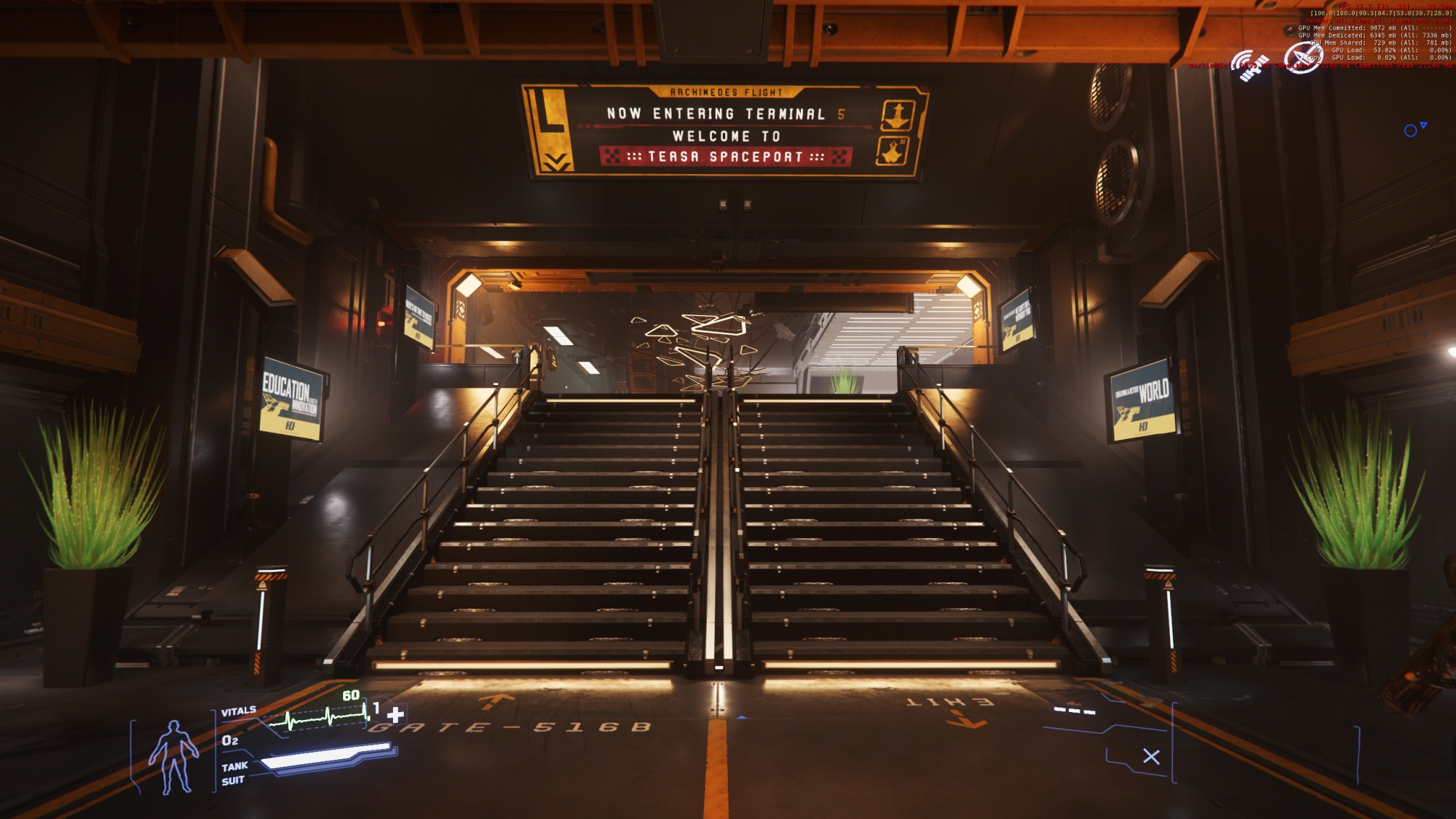
Task: Select the body silhouette status icon
Action: [173, 756]
